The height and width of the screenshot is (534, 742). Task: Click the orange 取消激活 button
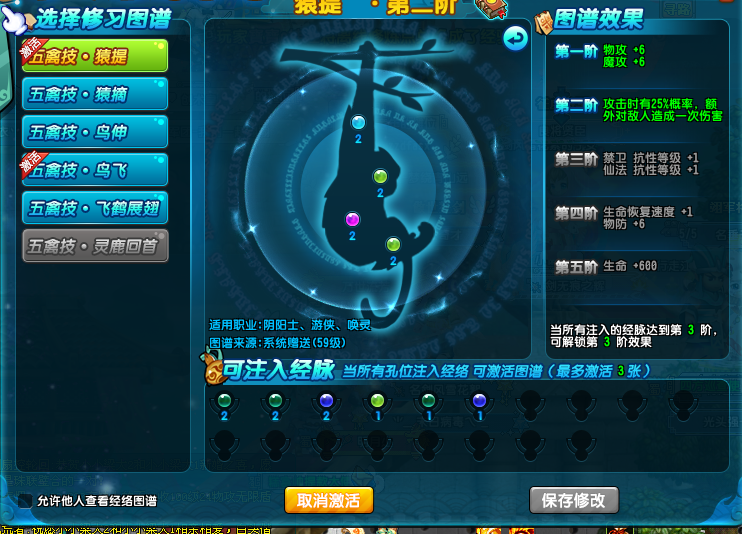point(328,500)
